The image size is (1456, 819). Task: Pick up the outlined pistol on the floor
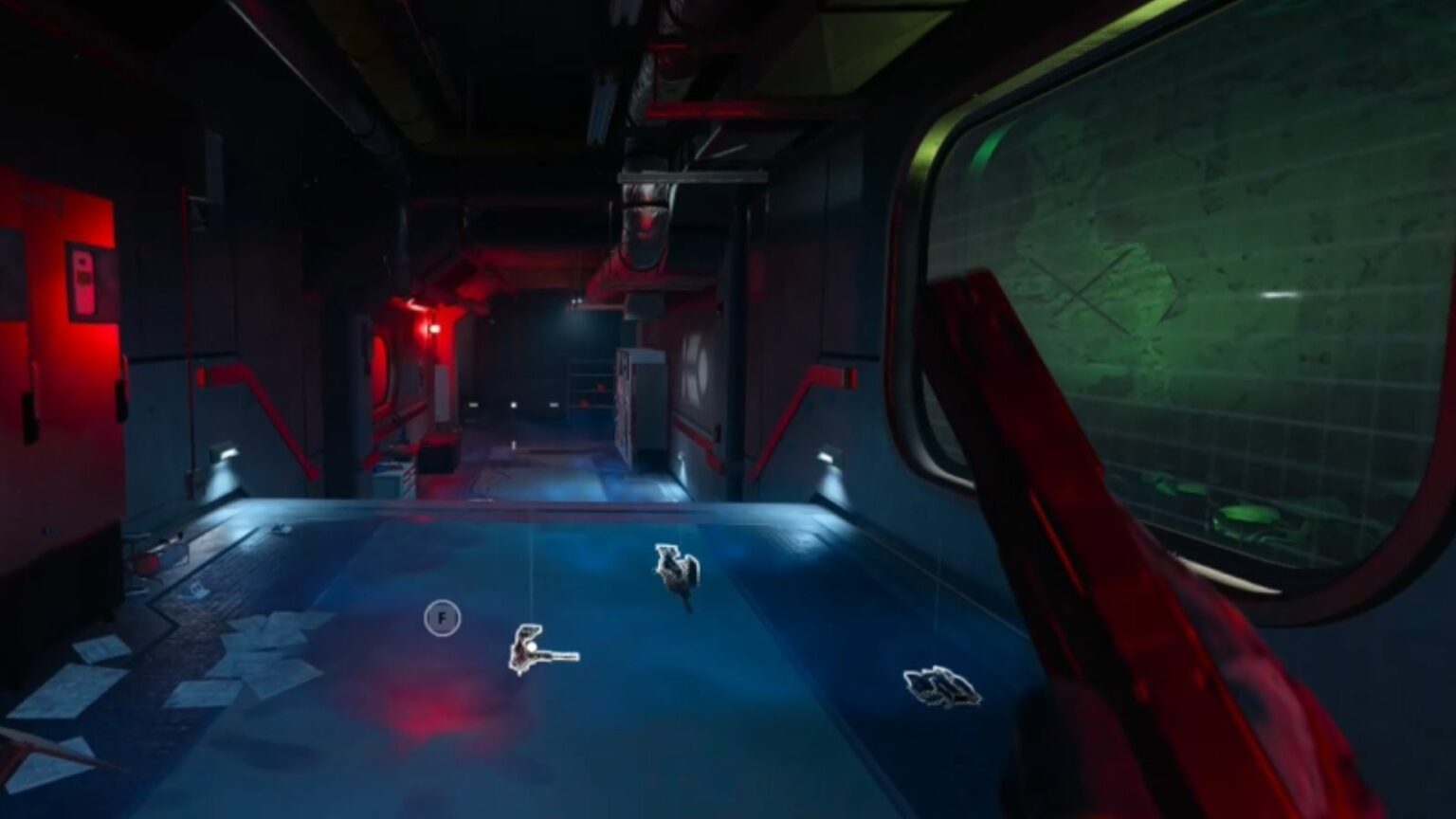(537, 649)
